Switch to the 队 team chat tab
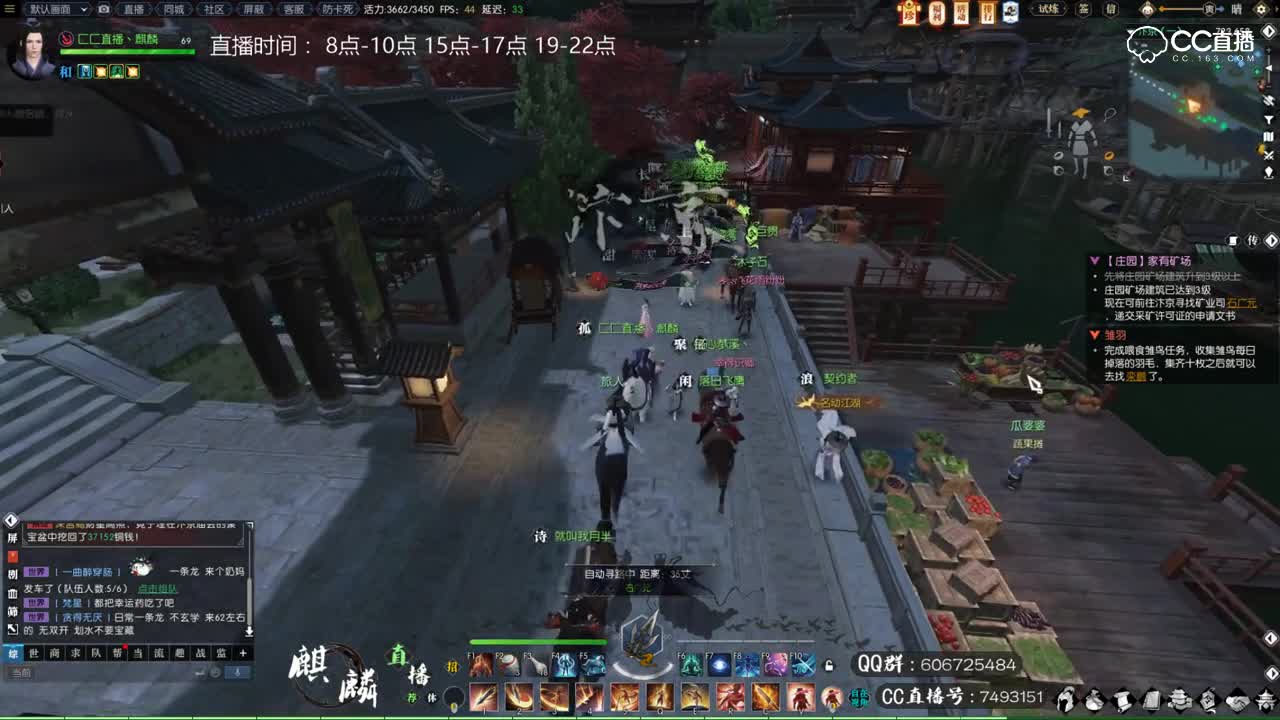1280x720 pixels. pos(94,653)
